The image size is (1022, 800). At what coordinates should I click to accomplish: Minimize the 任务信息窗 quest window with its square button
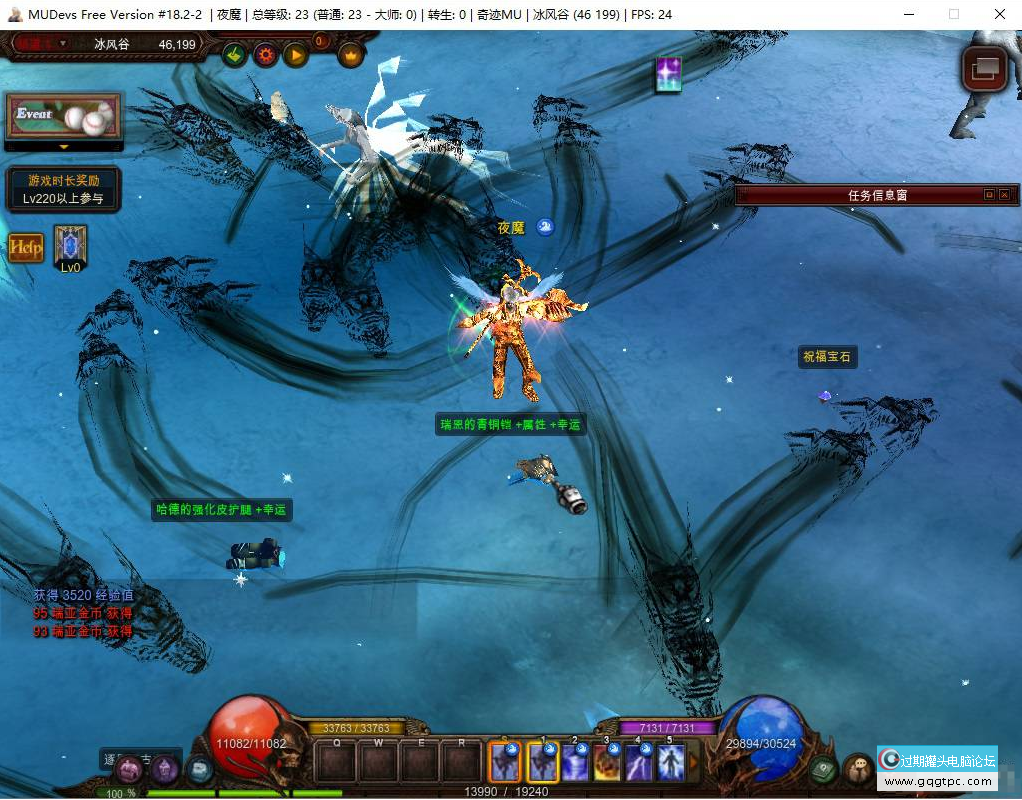[989, 195]
